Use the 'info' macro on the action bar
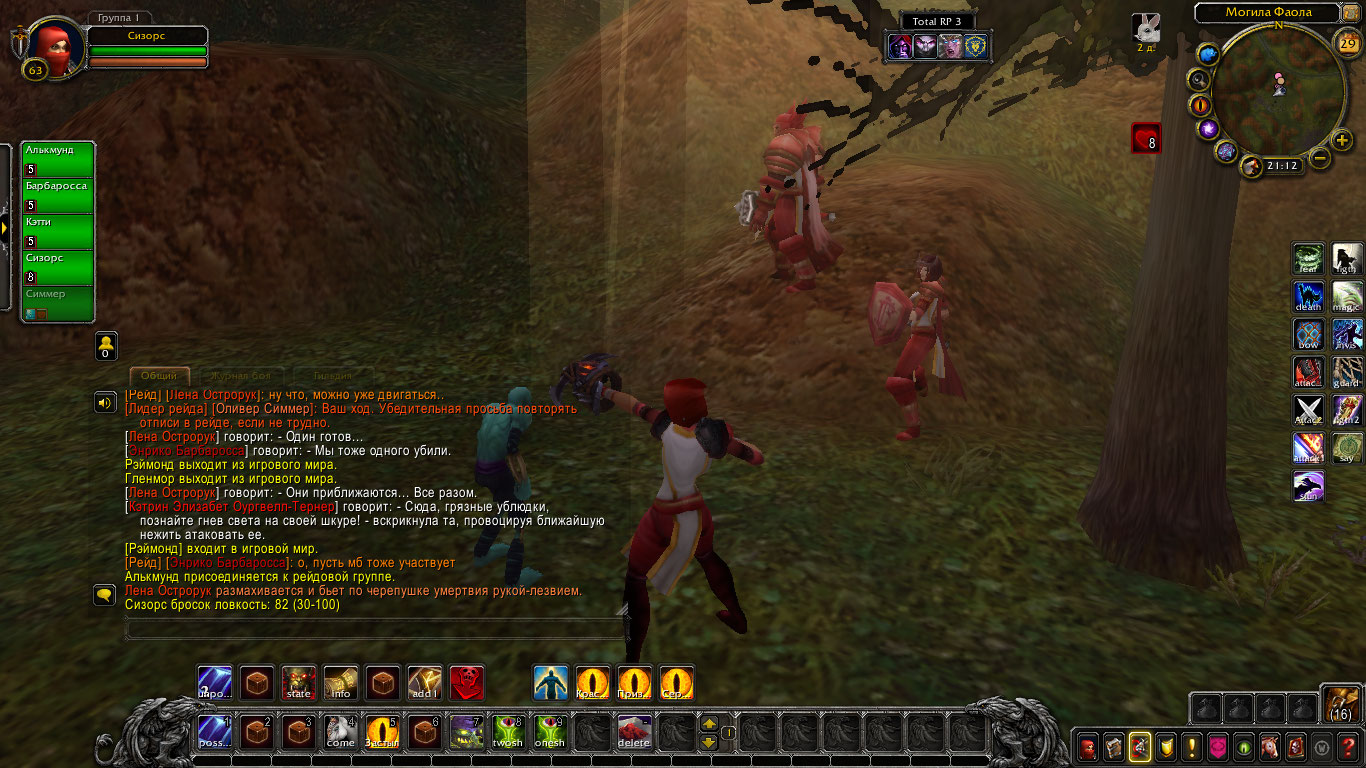Screen dimensions: 1366x768 [x=341, y=683]
